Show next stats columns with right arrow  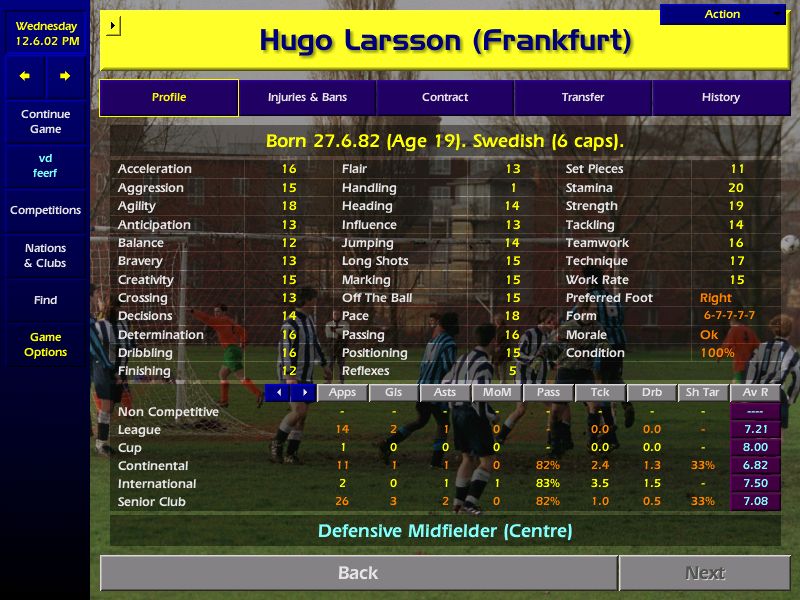click(304, 393)
